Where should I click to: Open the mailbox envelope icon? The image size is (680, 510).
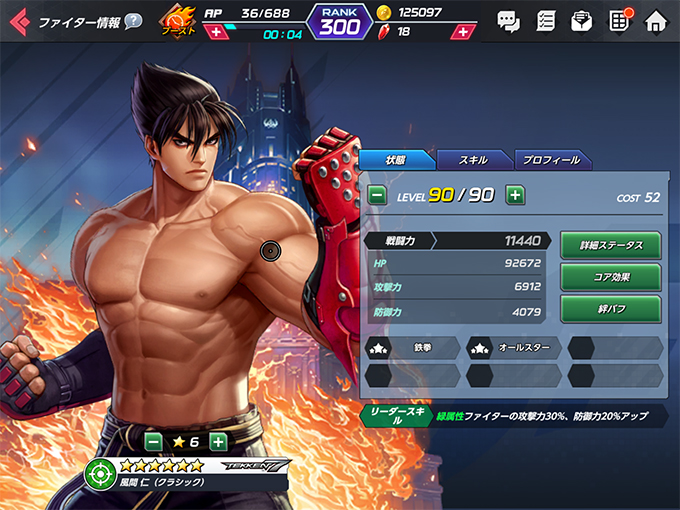click(x=581, y=21)
